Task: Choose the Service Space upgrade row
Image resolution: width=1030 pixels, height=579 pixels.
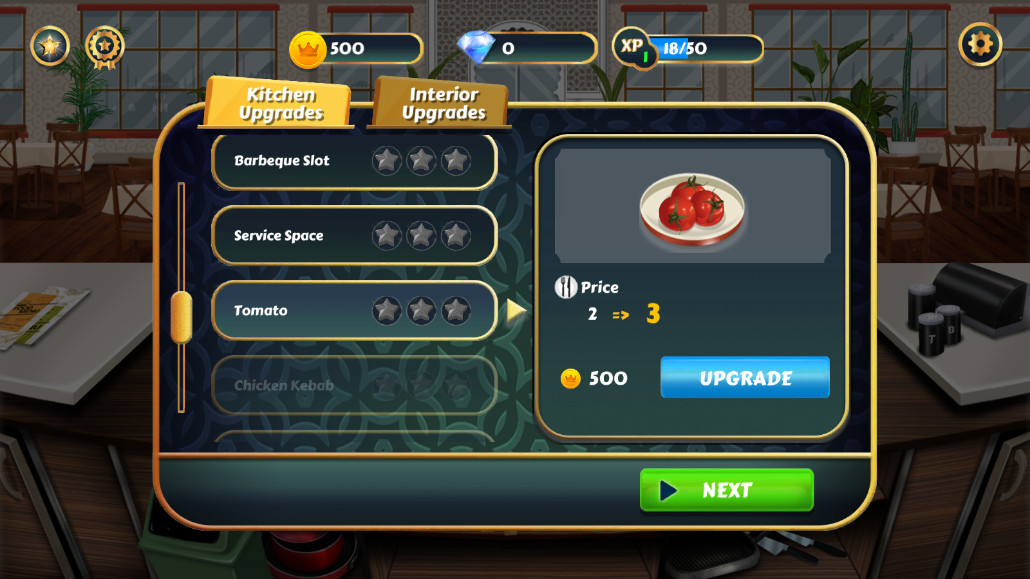Action: pos(354,236)
